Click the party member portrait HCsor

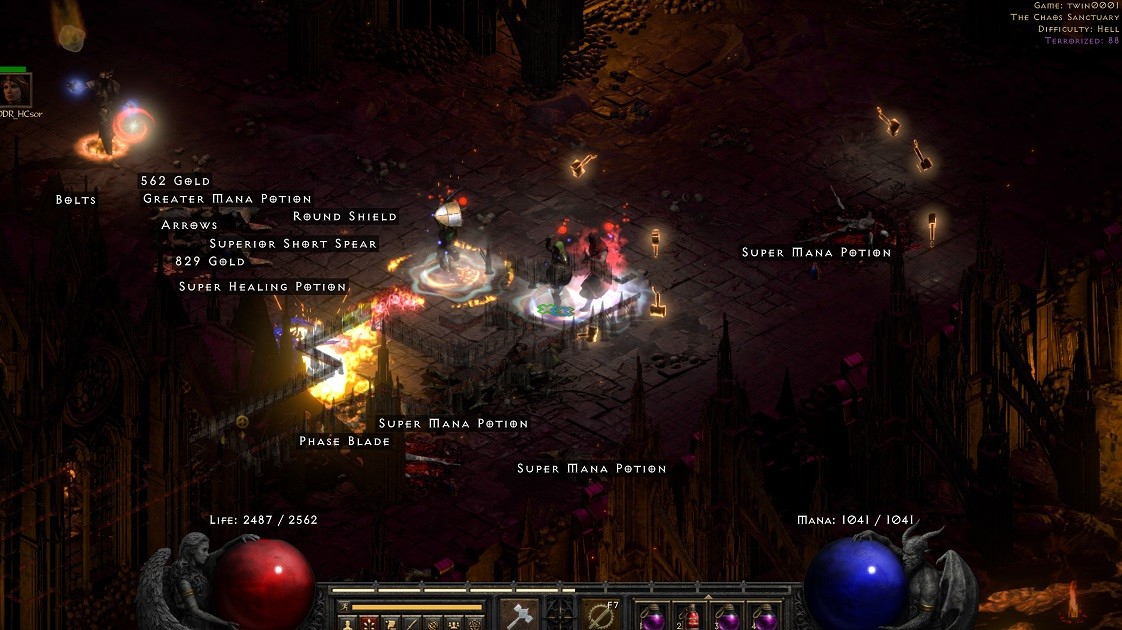(x=16, y=92)
